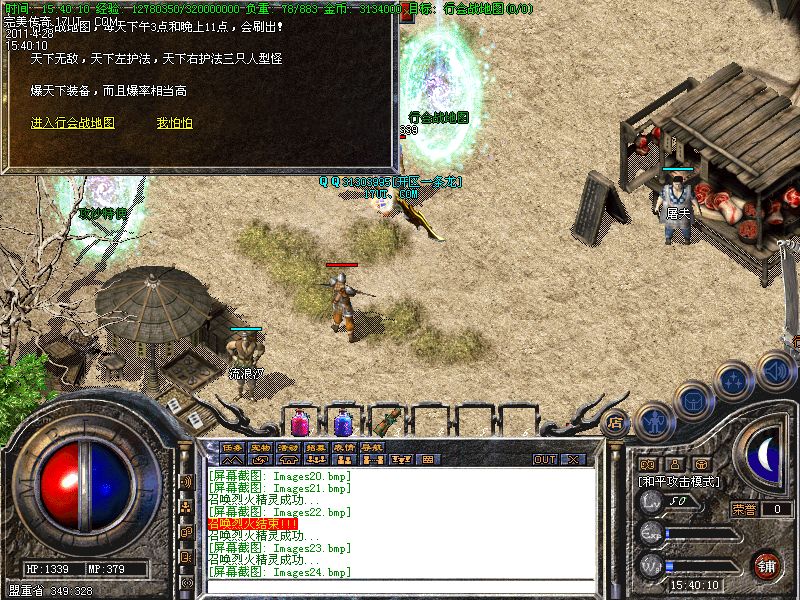Open the 活动 events tab
The width and height of the screenshot is (800, 600).
coord(289,446)
